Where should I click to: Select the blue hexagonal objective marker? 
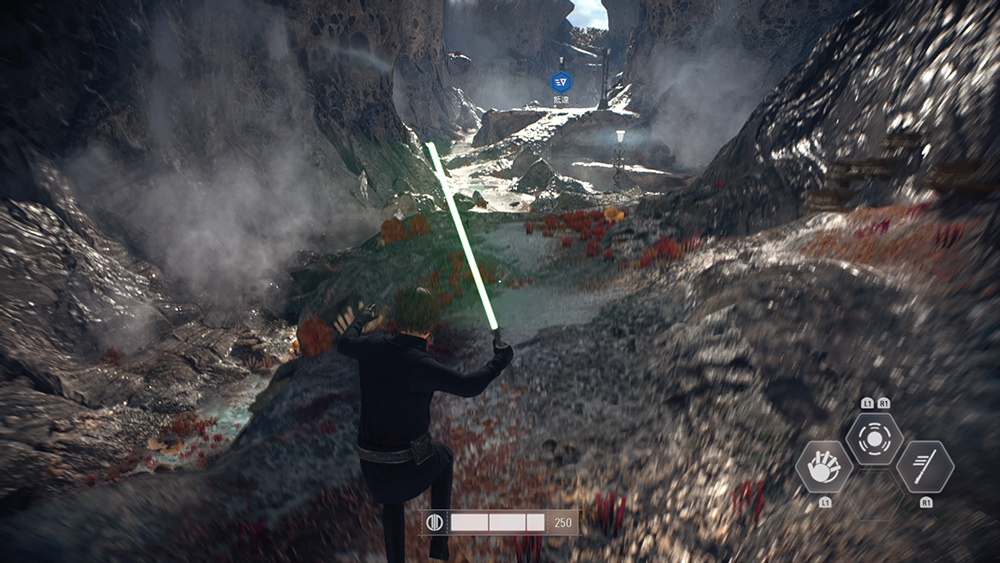pos(561,82)
